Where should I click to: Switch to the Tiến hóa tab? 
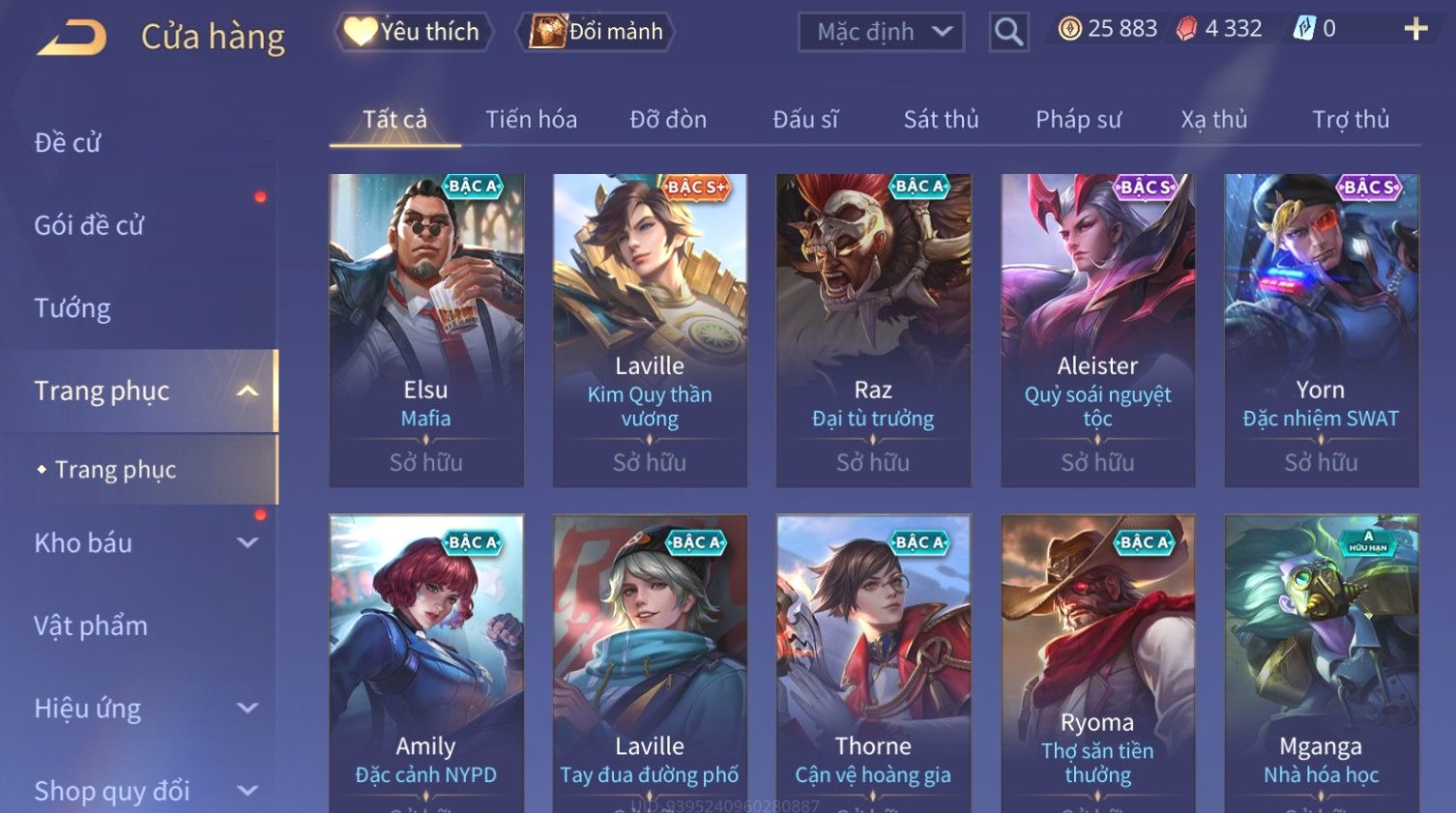[531, 120]
